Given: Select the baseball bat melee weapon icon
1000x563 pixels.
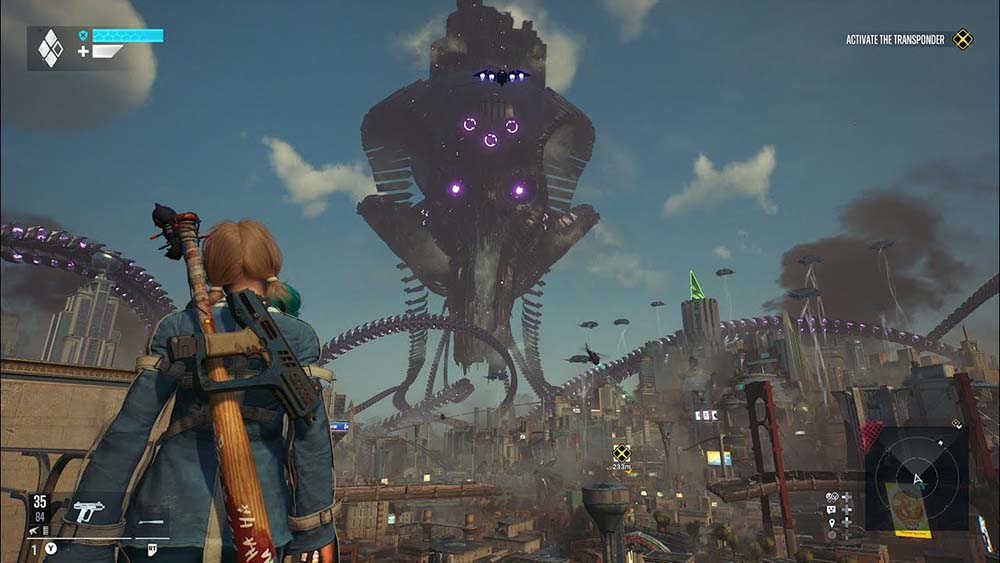Looking at the screenshot, I should click(x=150, y=522).
